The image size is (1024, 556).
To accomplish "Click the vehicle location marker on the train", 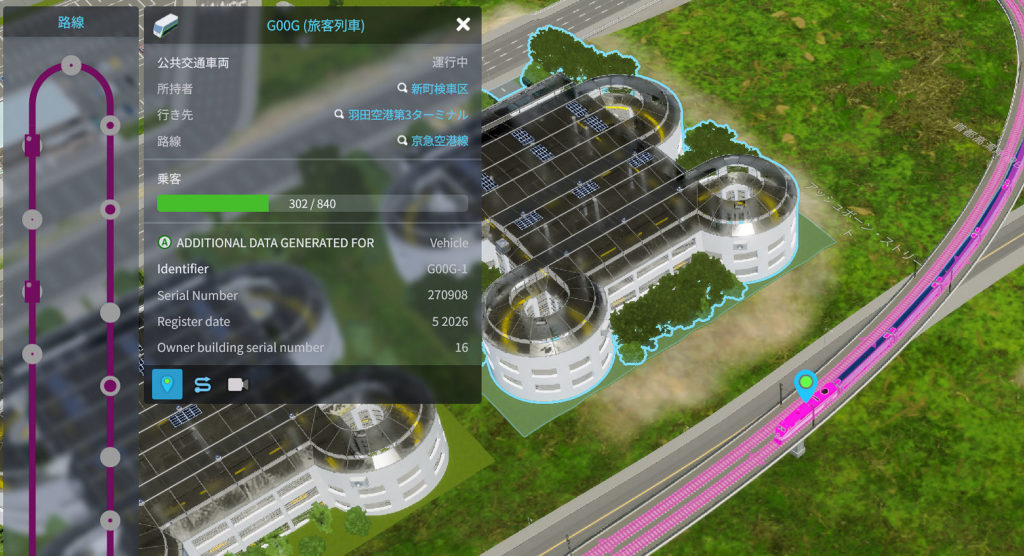I will [x=805, y=383].
